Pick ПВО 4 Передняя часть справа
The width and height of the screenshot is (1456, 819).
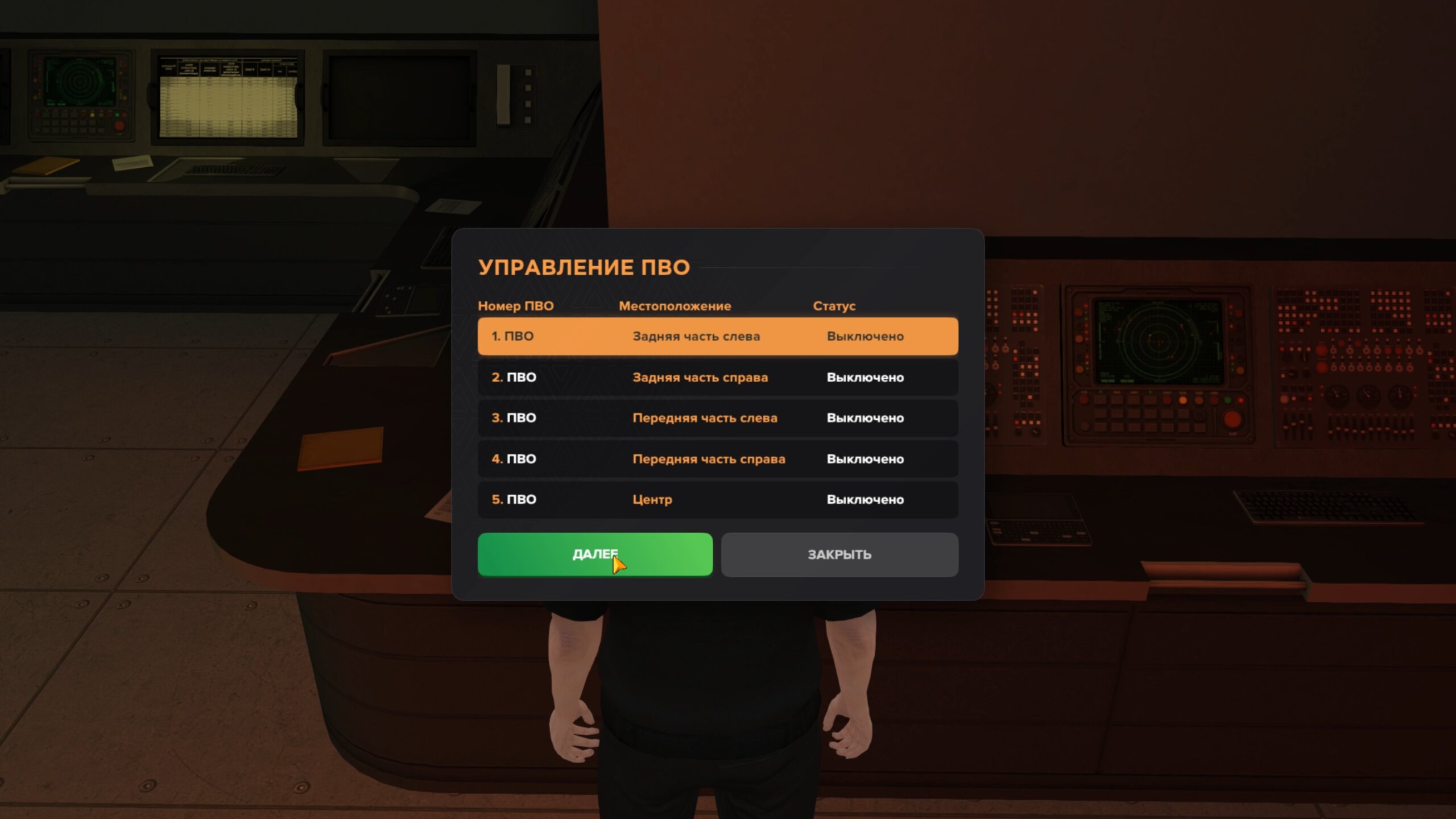tap(718, 459)
